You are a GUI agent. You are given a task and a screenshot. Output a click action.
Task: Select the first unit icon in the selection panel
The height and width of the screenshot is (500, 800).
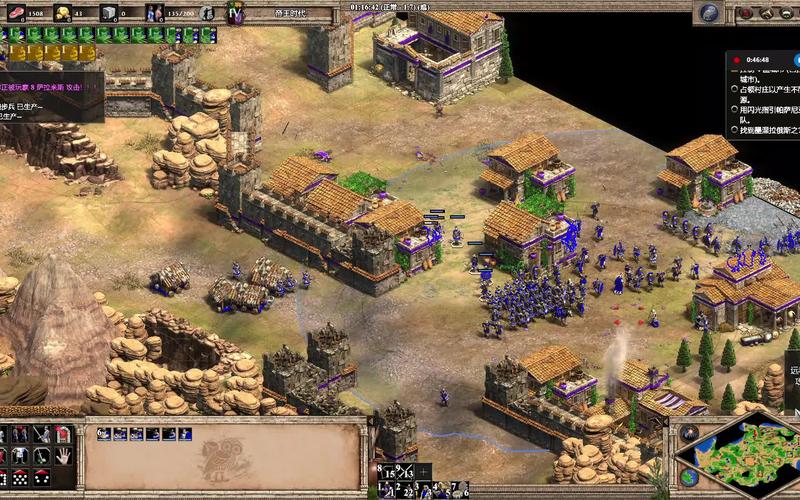click(x=103, y=433)
